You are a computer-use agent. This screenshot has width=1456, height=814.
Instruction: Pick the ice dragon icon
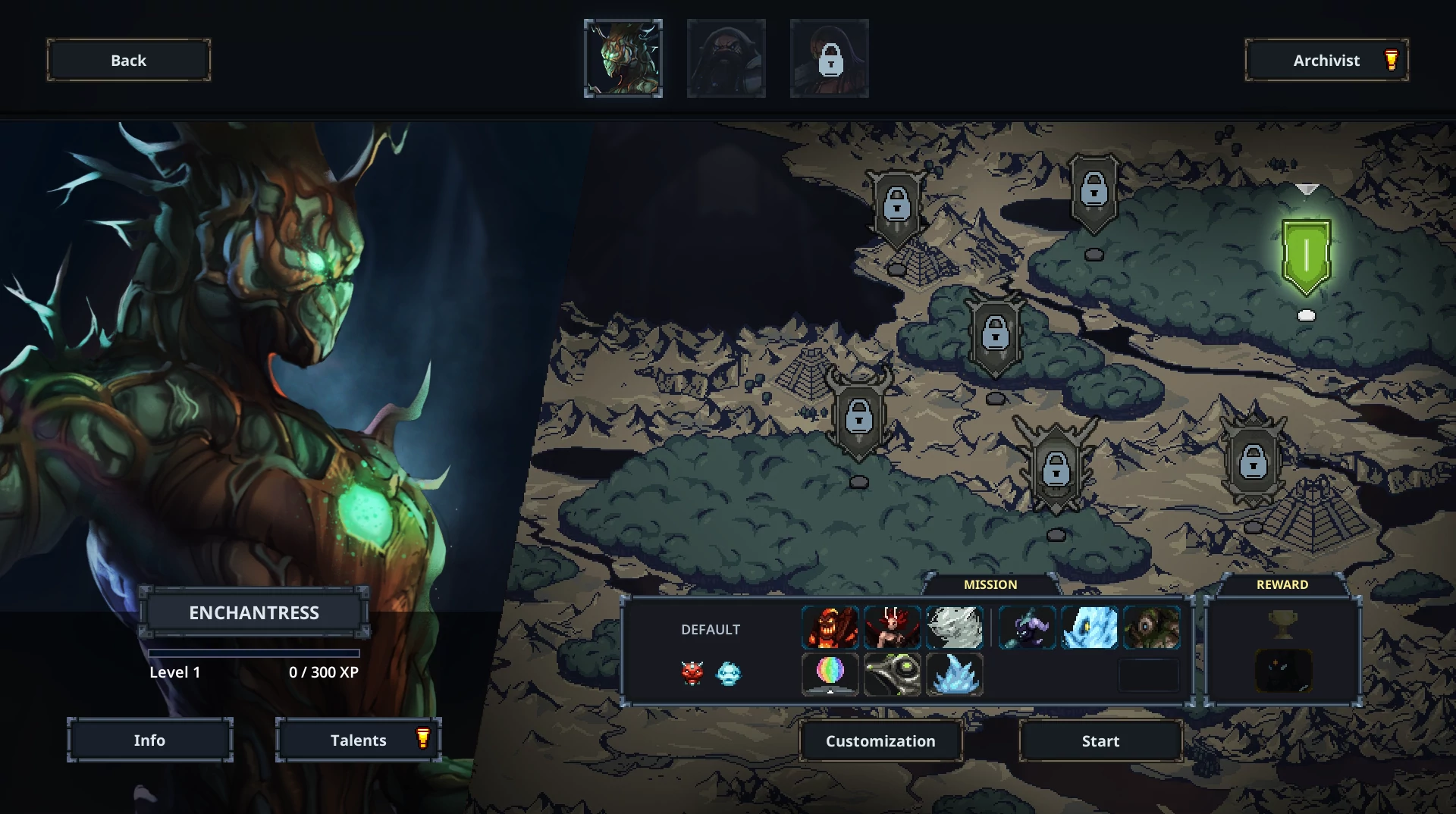click(1090, 628)
